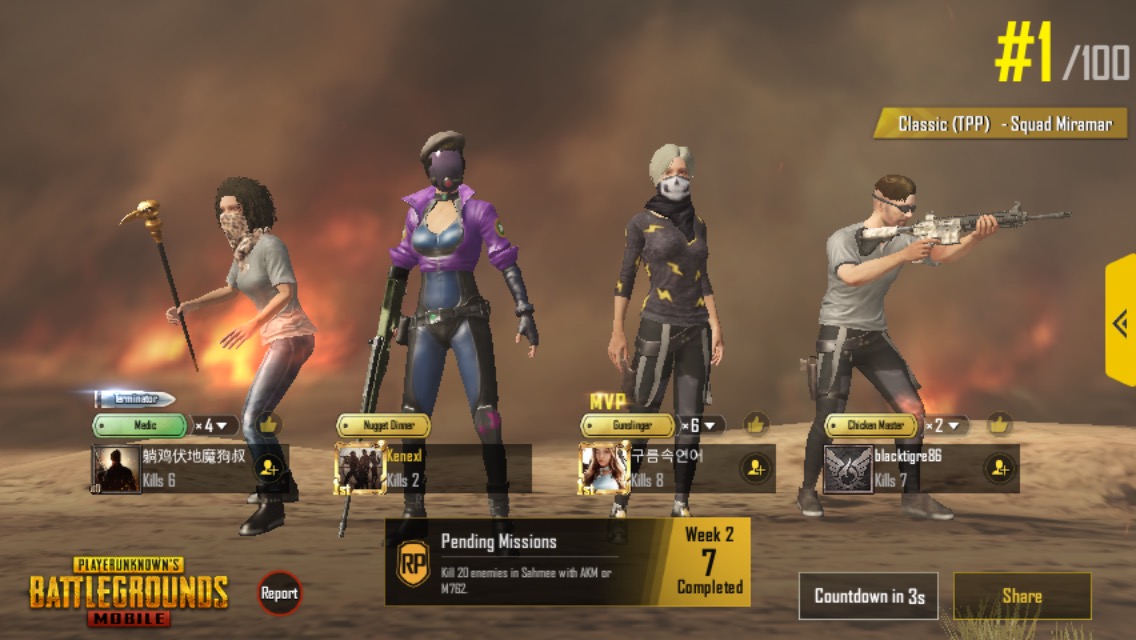
Task: Add the Medic player as a friend
Action: point(268,467)
